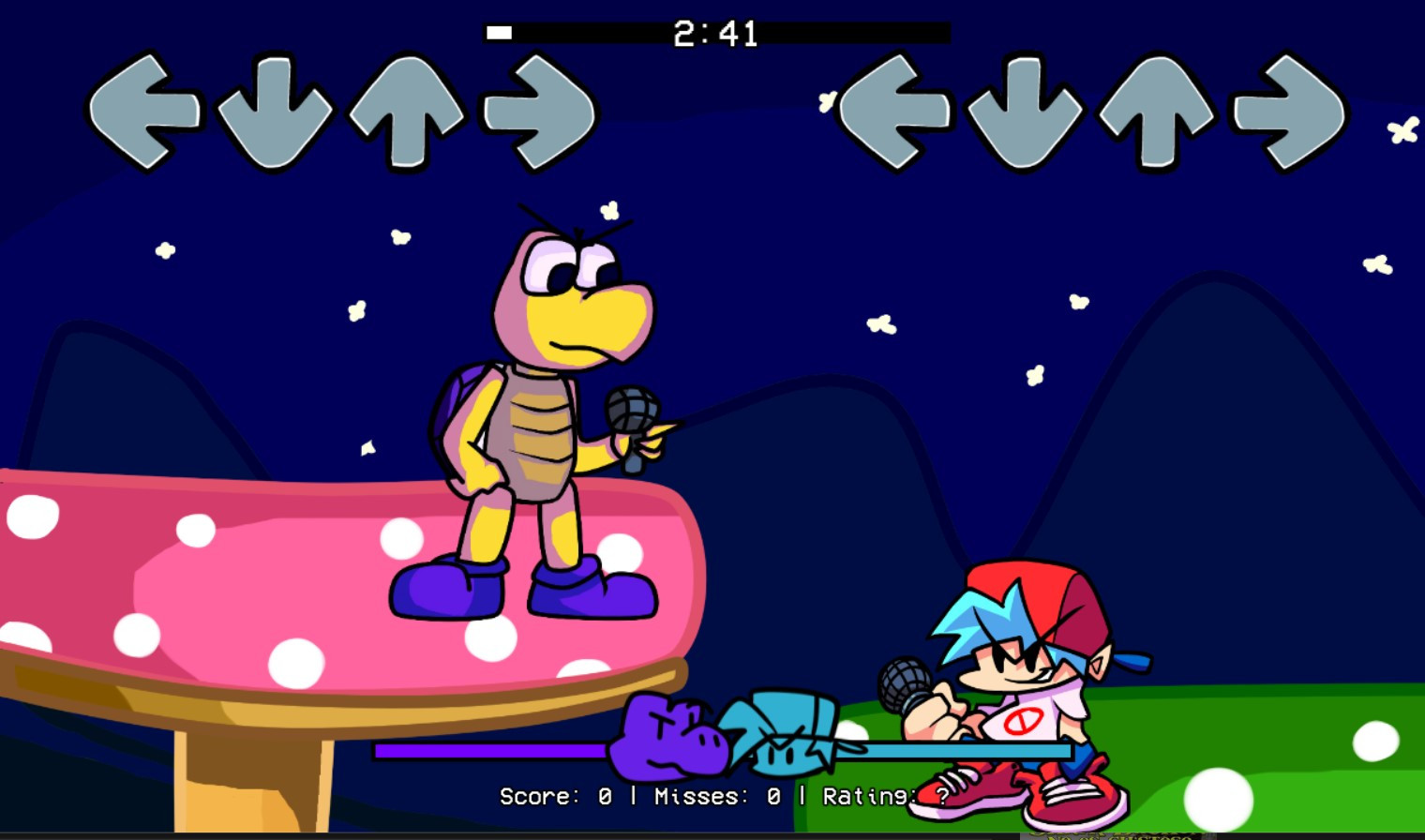Click the left arrow note on player side

click(895, 112)
